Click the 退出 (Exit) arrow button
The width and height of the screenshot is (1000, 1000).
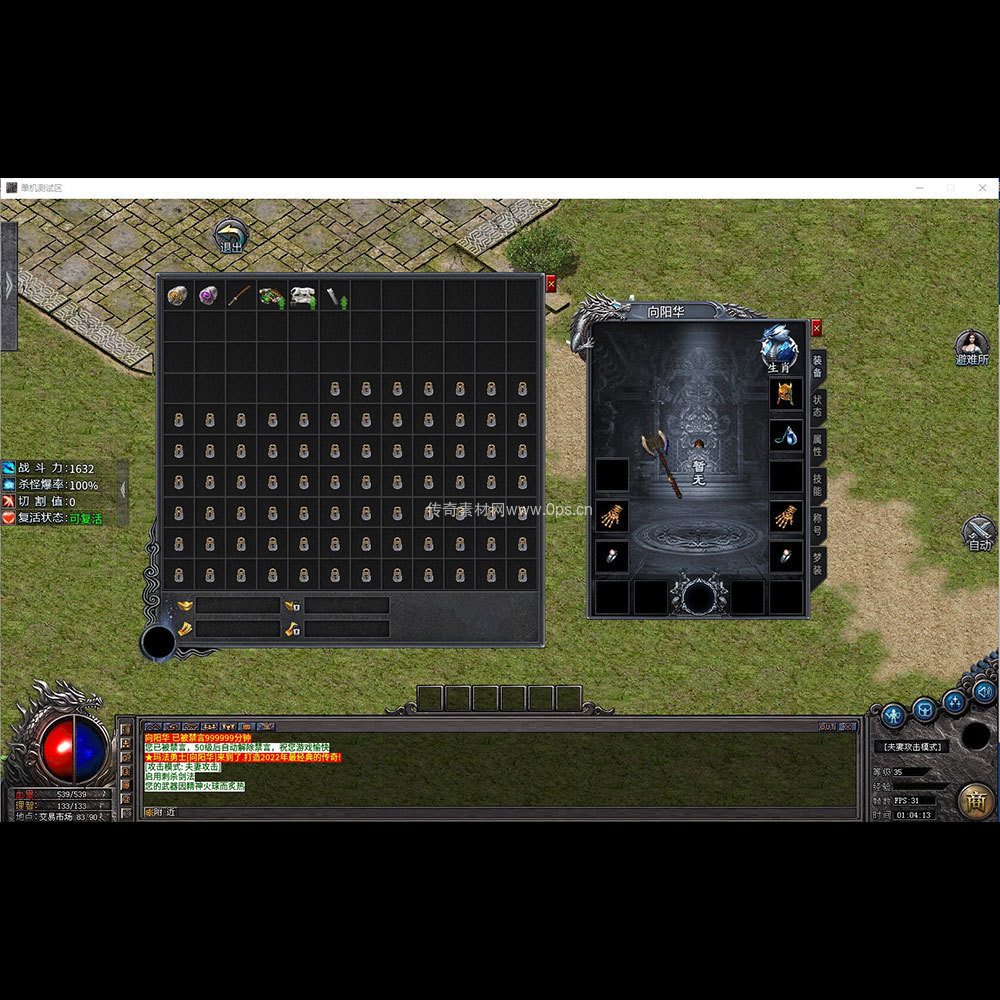coord(231,238)
